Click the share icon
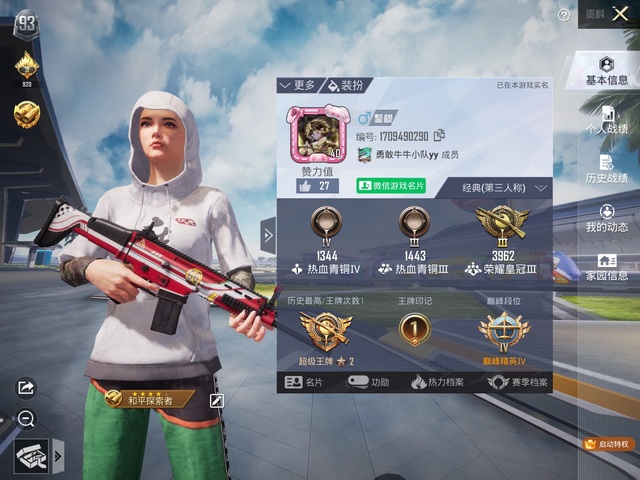Screen dimensions: 640x480 point(26,387)
